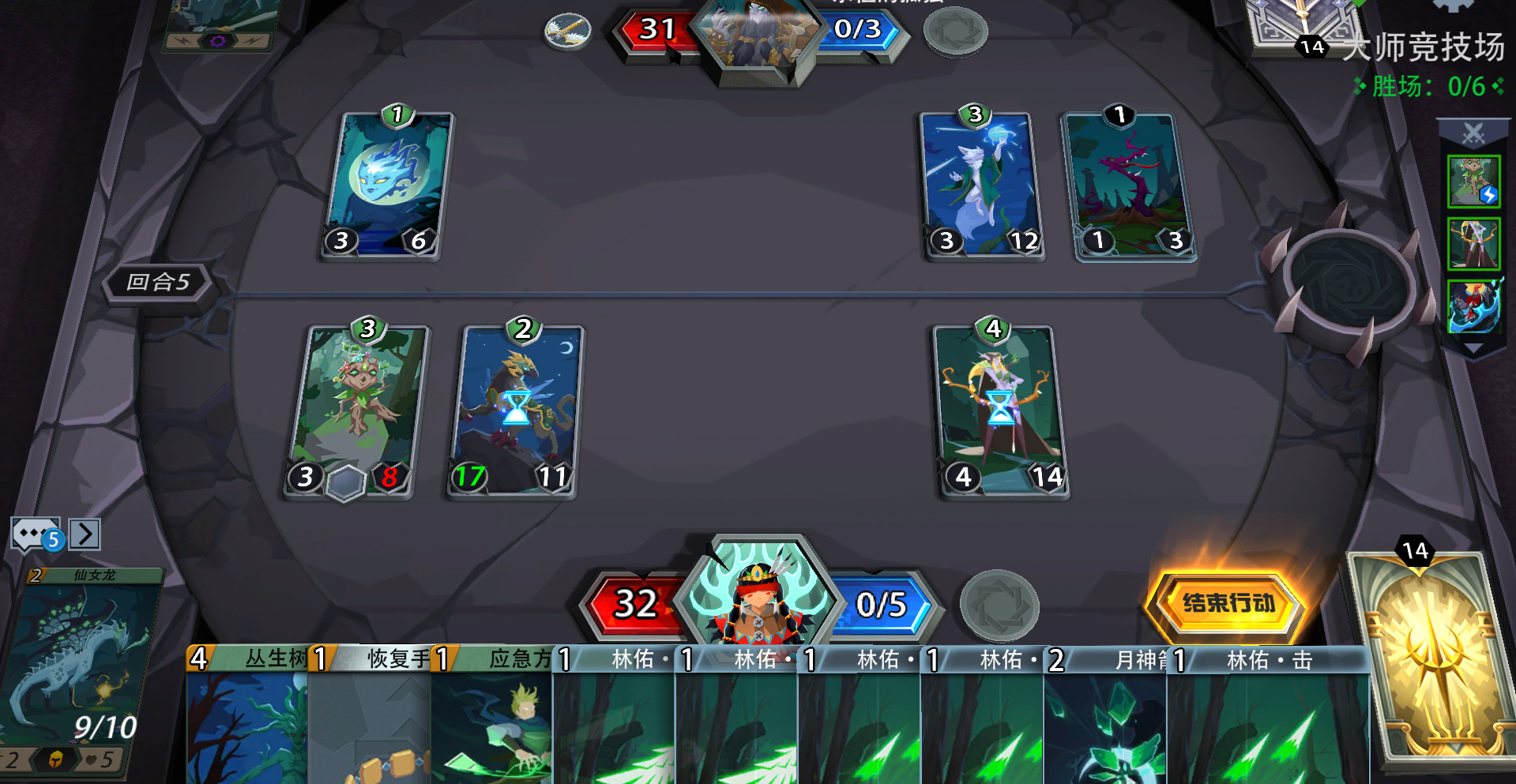
Task: Select the crossed swords combat sequence icon
Action: click(x=1474, y=132)
